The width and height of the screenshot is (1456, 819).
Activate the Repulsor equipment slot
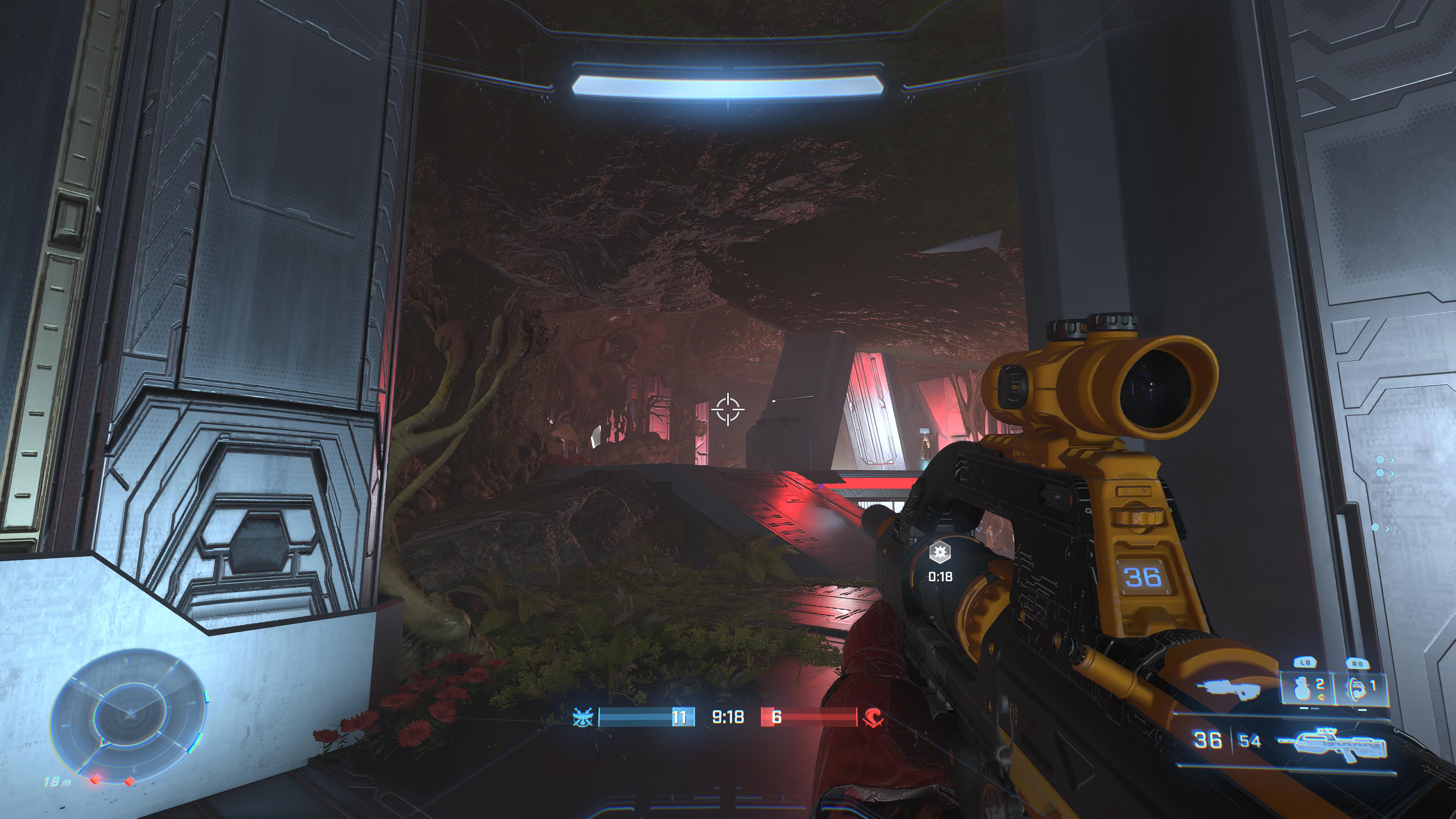point(1359,688)
